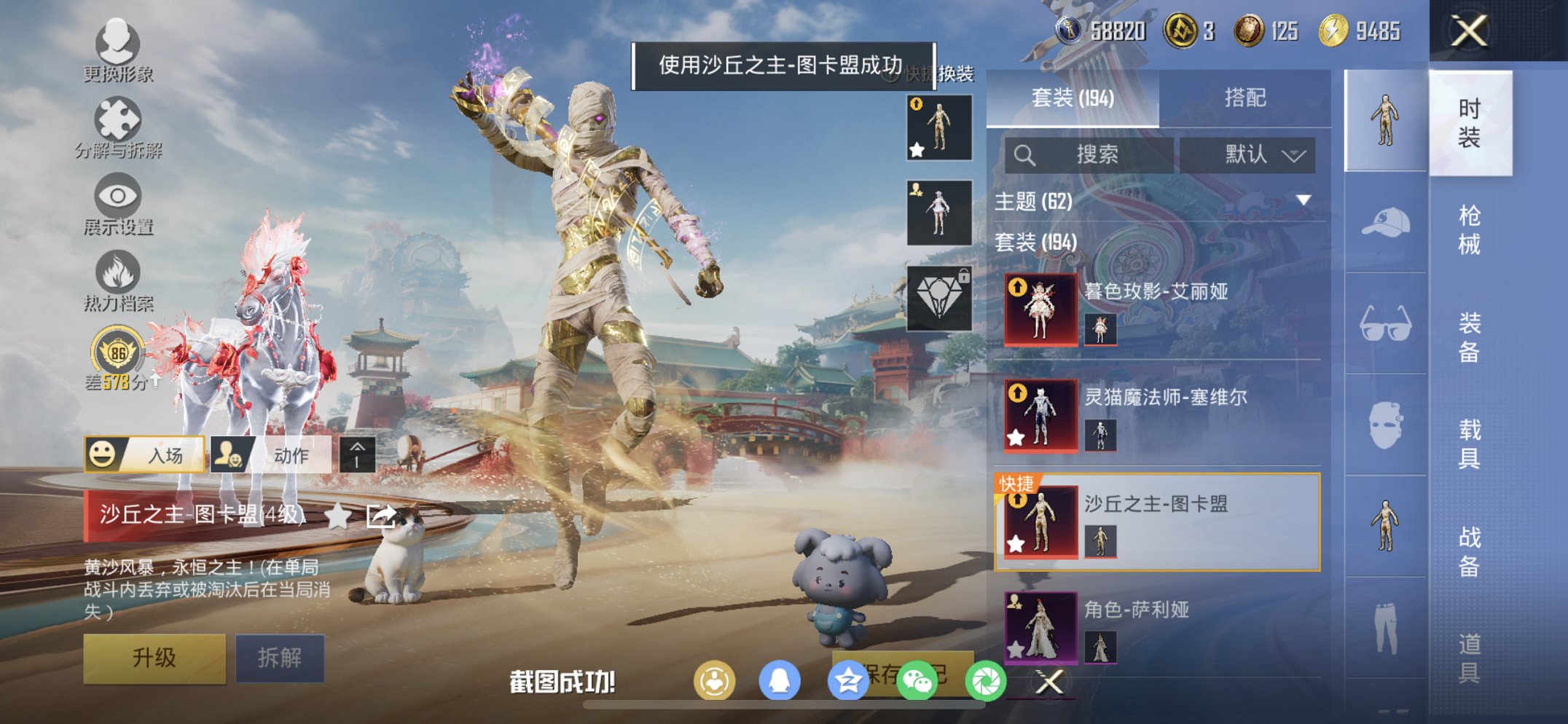Expand the arrow panel beside 动作
The width and height of the screenshot is (1568, 724).
click(x=356, y=453)
